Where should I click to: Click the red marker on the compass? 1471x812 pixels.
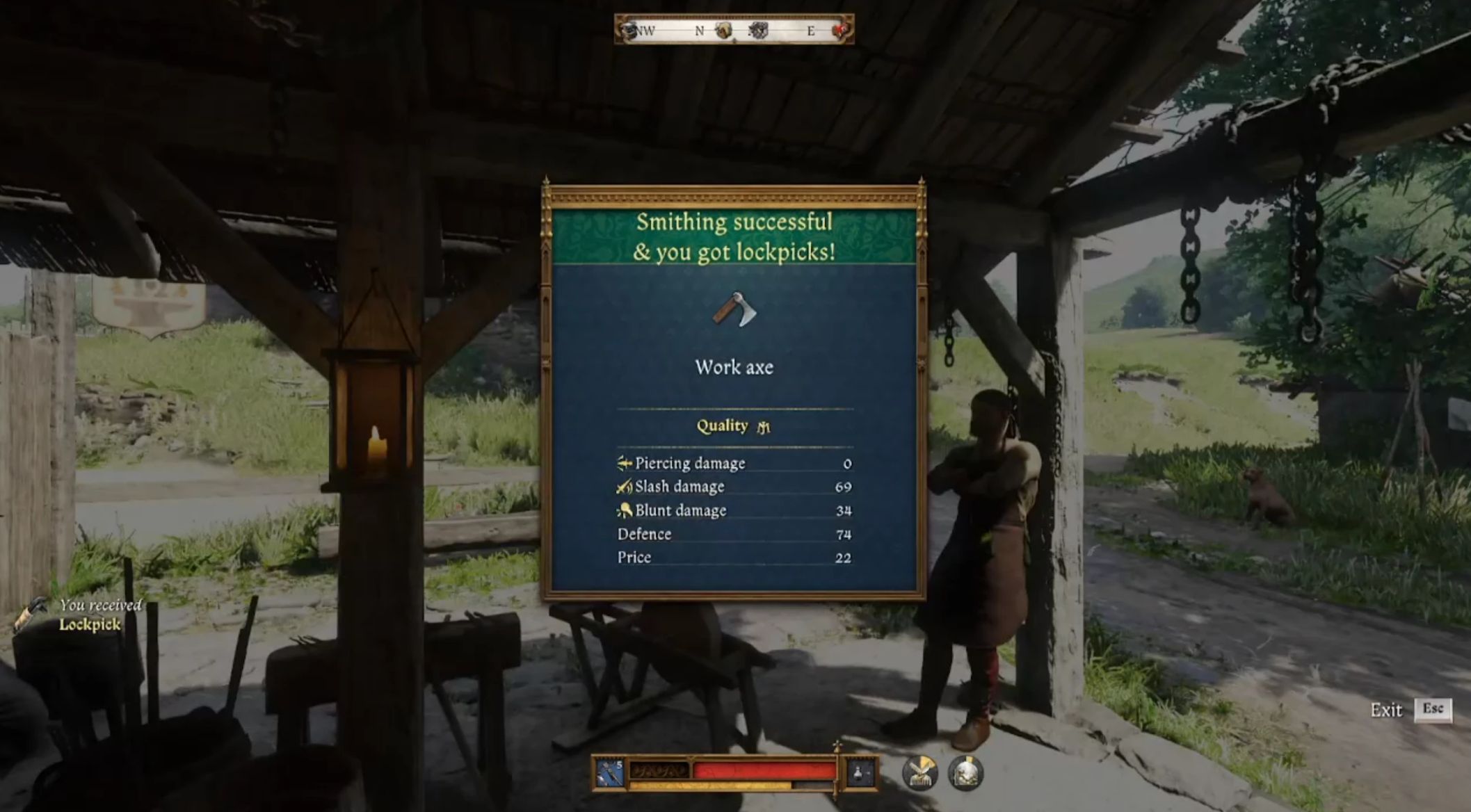tap(840, 30)
